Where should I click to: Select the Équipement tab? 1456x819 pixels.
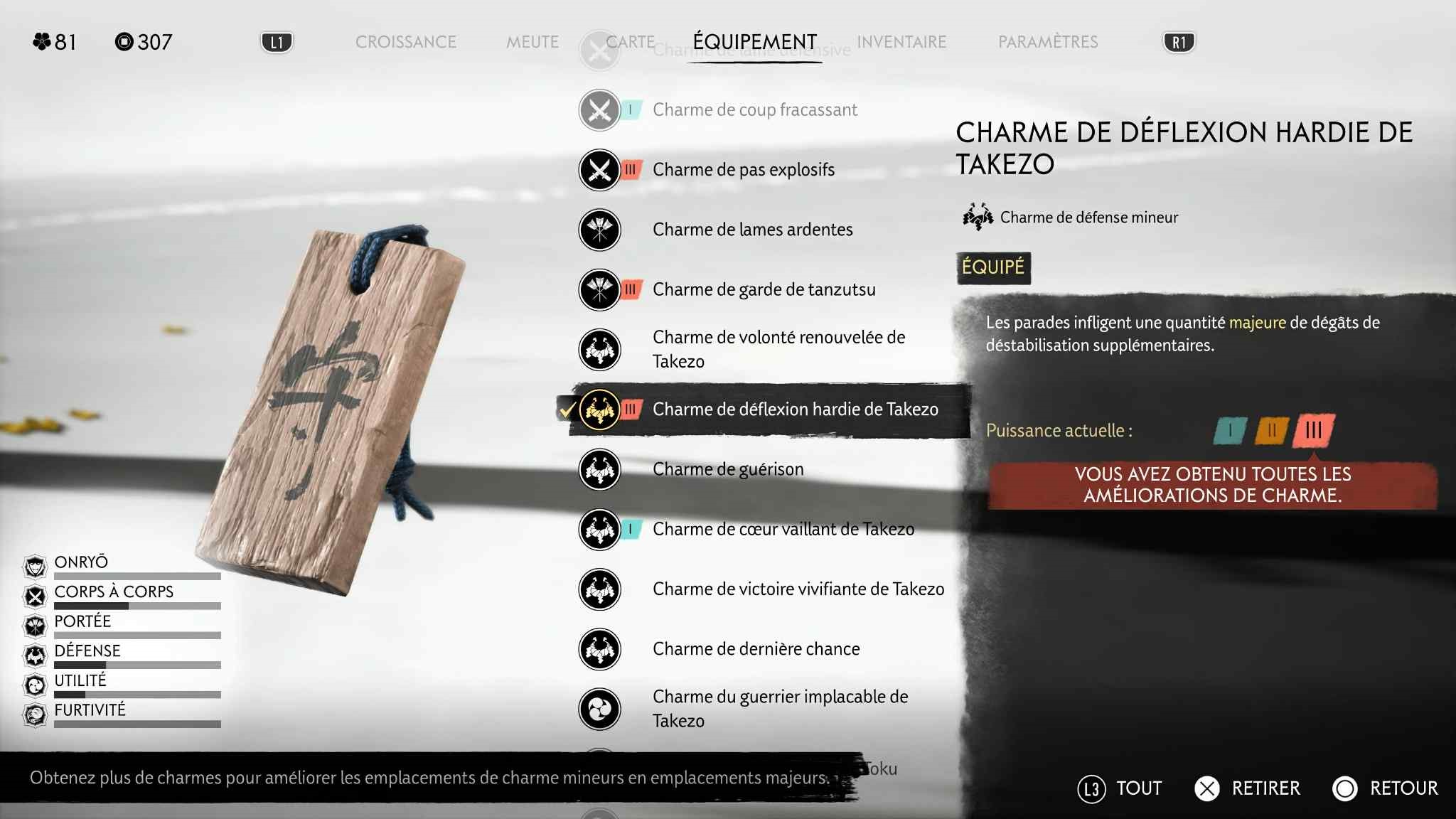754,42
